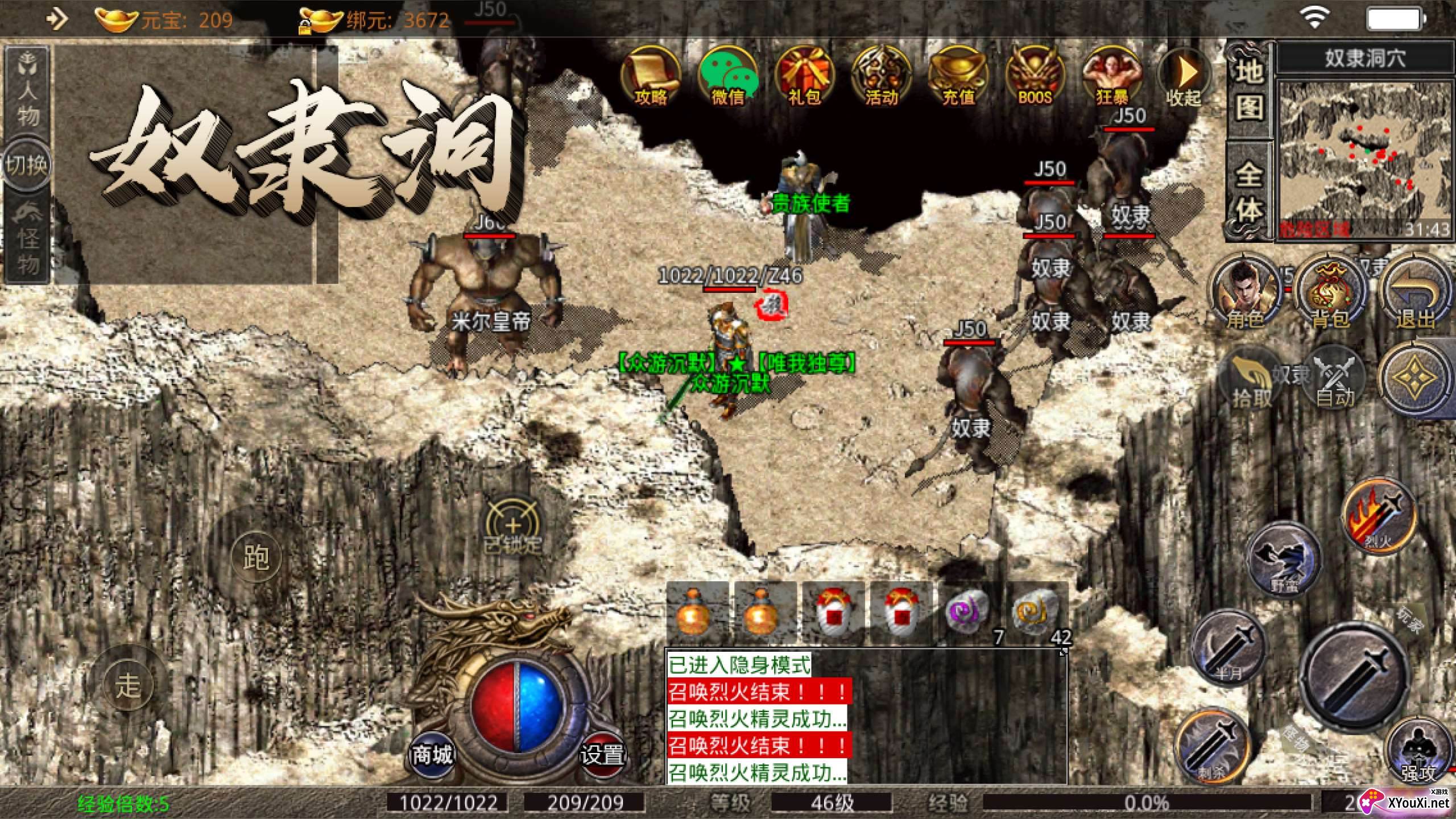Image resolution: width=1456 pixels, height=819 pixels.
Task: Open the 礼包 gift pack icon
Action: click(x=805, y=77)
